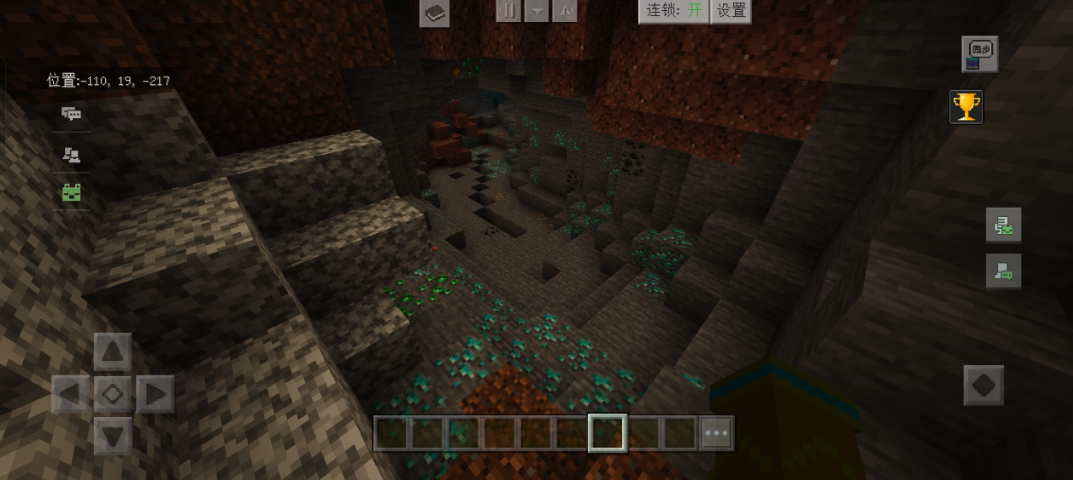Image resolution: width=1073 pixels, height=480 pixels.
Task: Tap the move left arrow
Action: pyautogui.click(x=70, y=394)
